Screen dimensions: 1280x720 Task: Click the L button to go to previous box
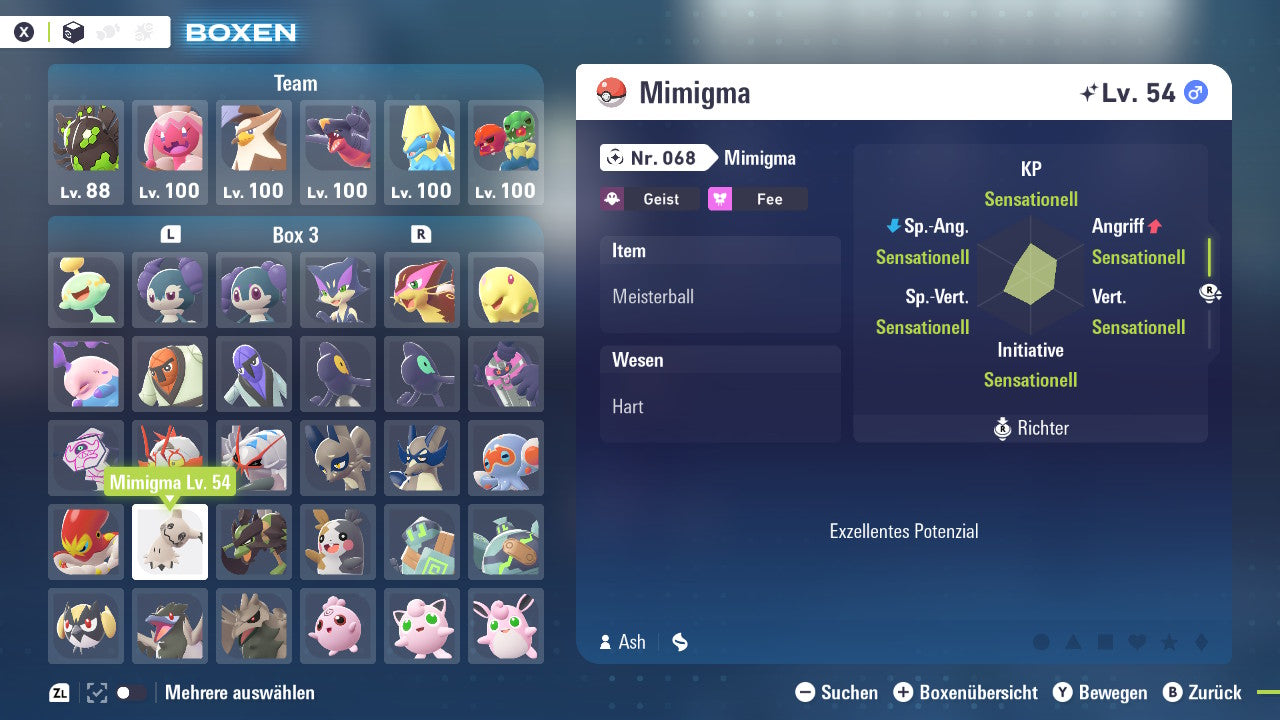tap(170, 235)
